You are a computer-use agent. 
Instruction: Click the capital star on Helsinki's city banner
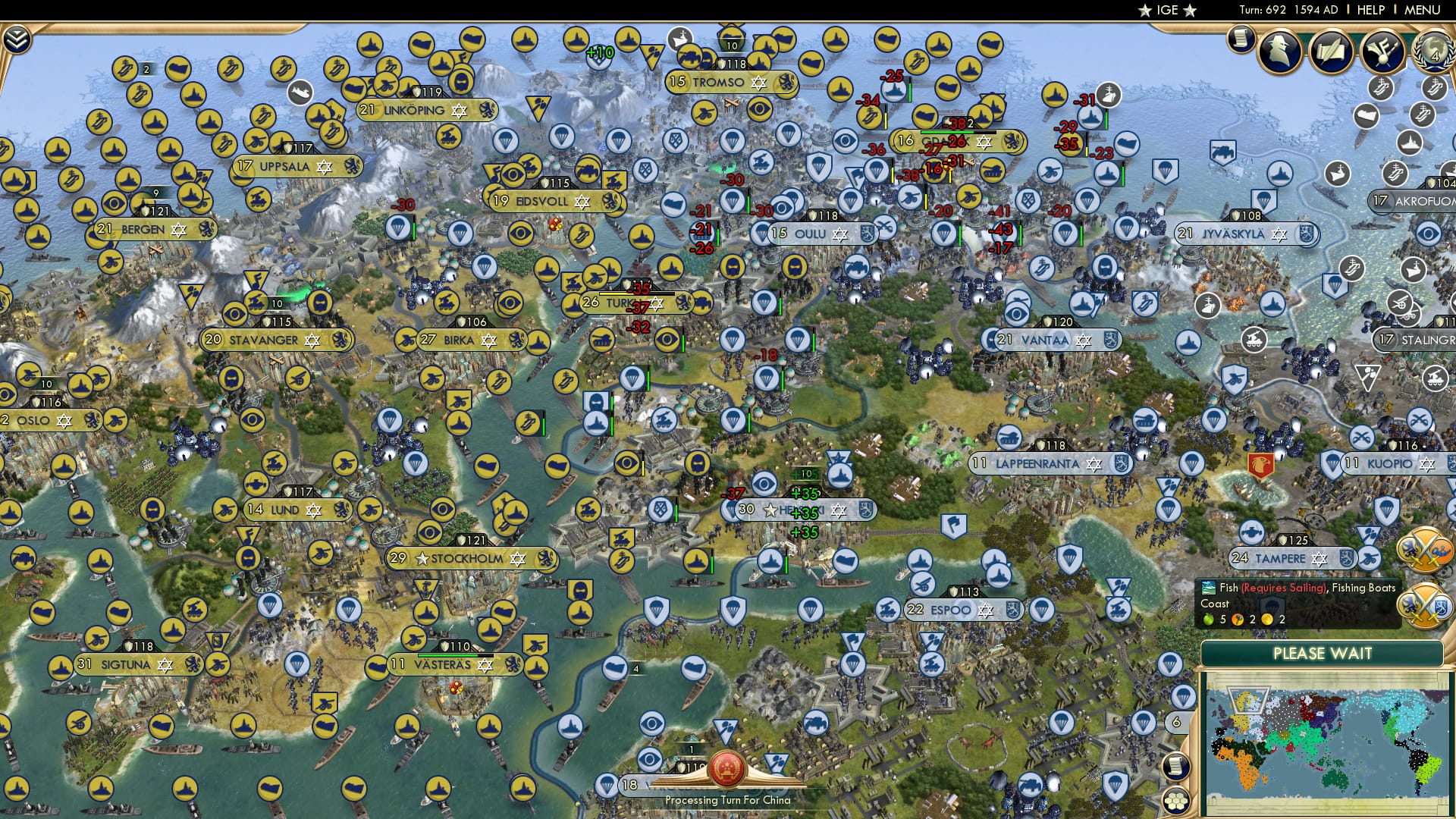771,510
